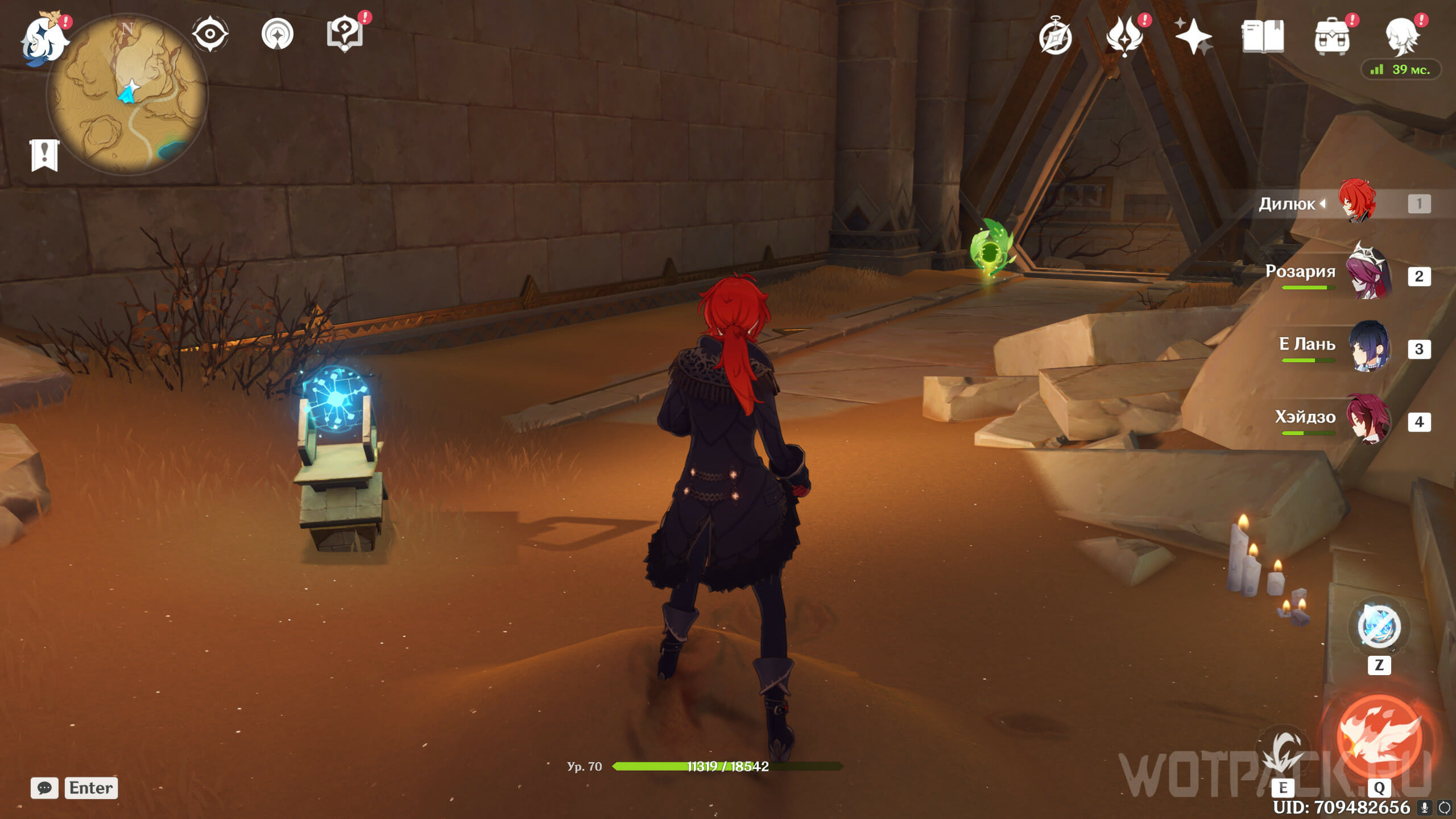The height and width of the screenshot is (819, 1456).
Task: Switch to party member Хэйдзо
Action: (1367, 420)
